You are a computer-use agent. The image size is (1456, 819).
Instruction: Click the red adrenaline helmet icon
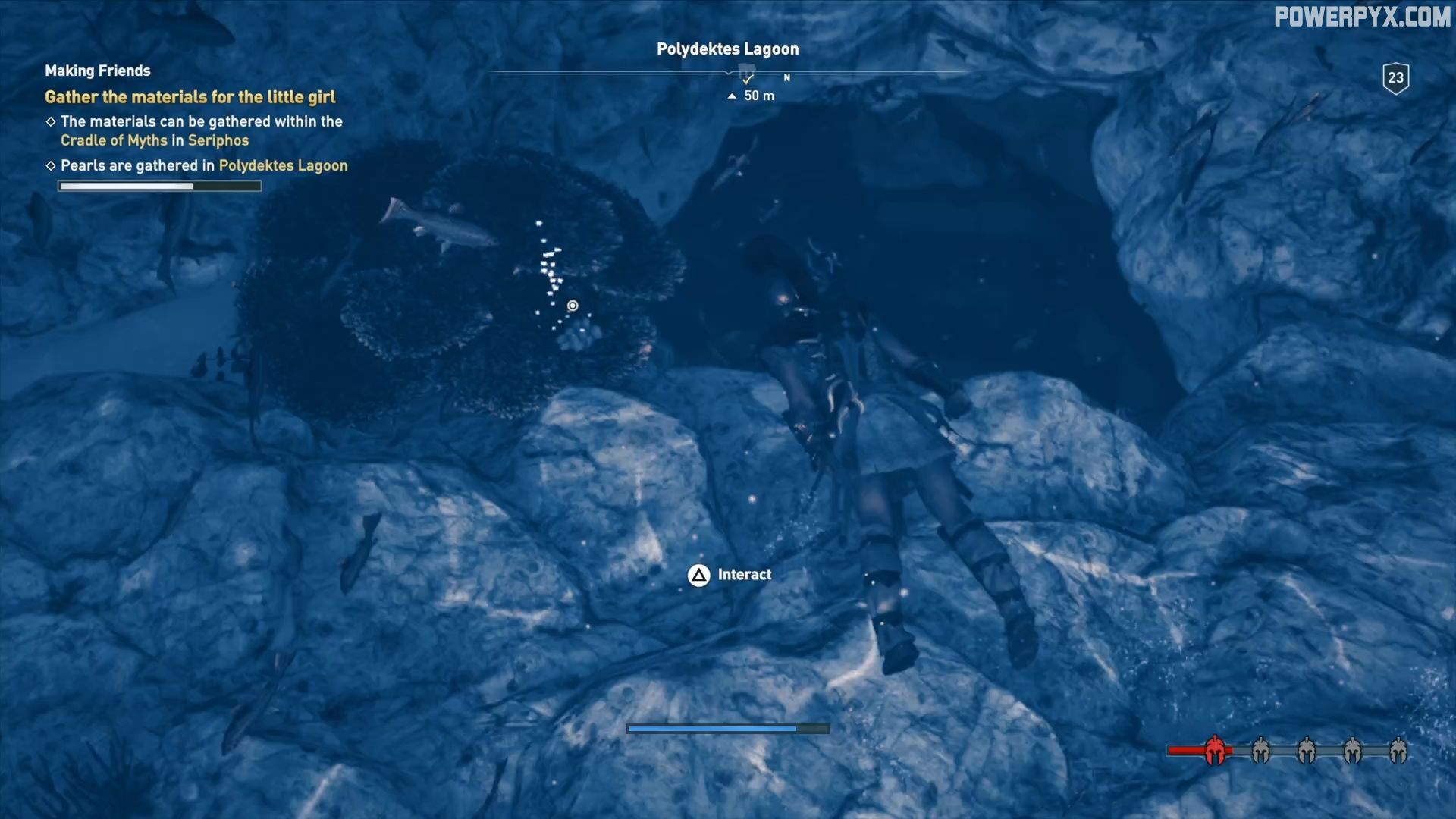(1215, 751)
